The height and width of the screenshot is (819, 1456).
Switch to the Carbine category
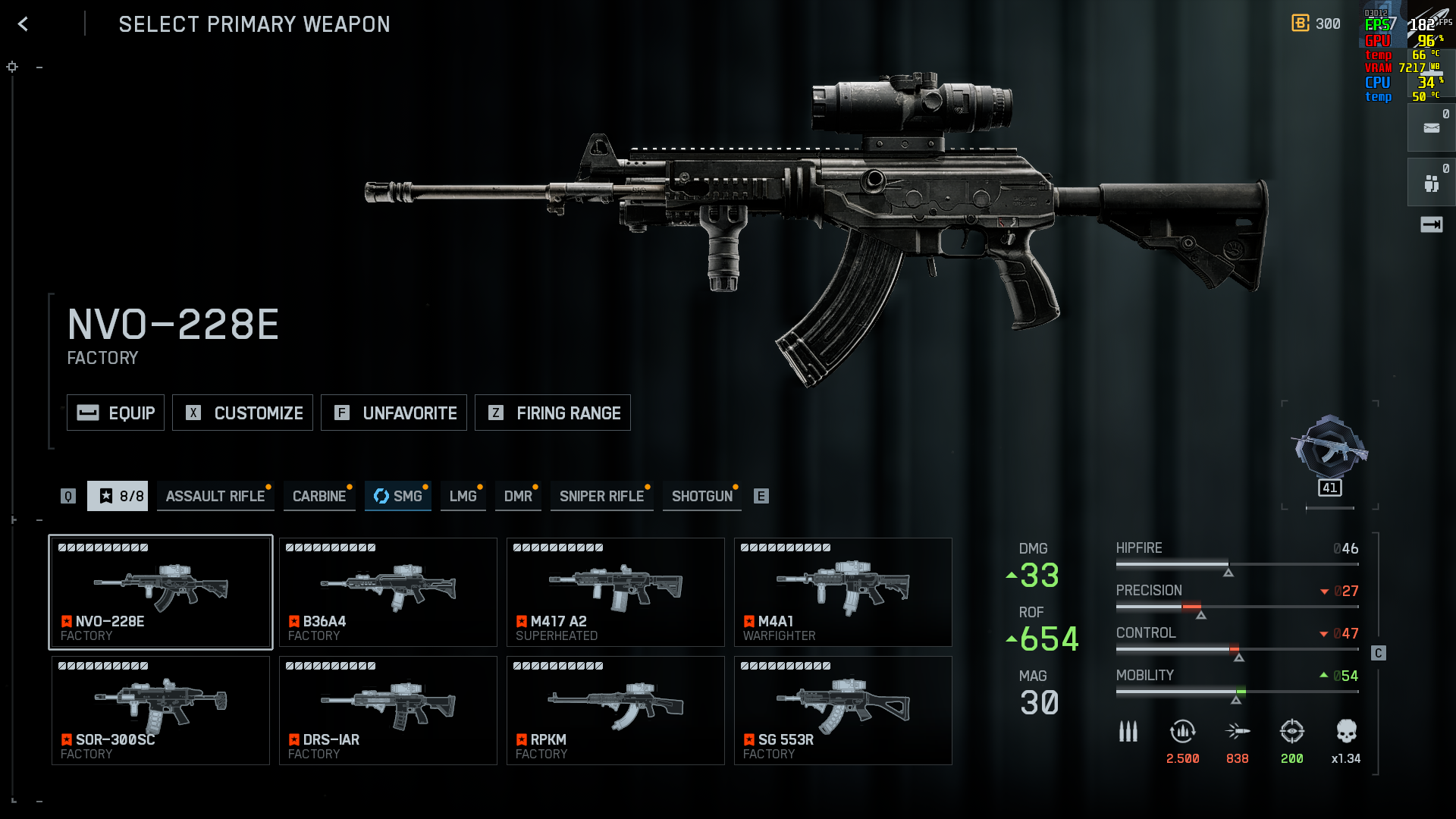click(x=319, y=496)
